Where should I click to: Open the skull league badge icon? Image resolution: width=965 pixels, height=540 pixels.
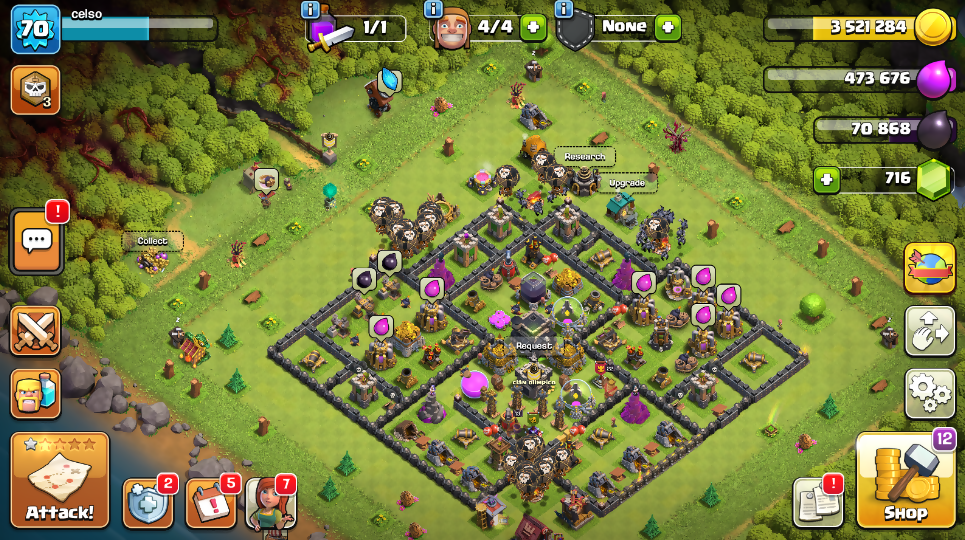35,90
